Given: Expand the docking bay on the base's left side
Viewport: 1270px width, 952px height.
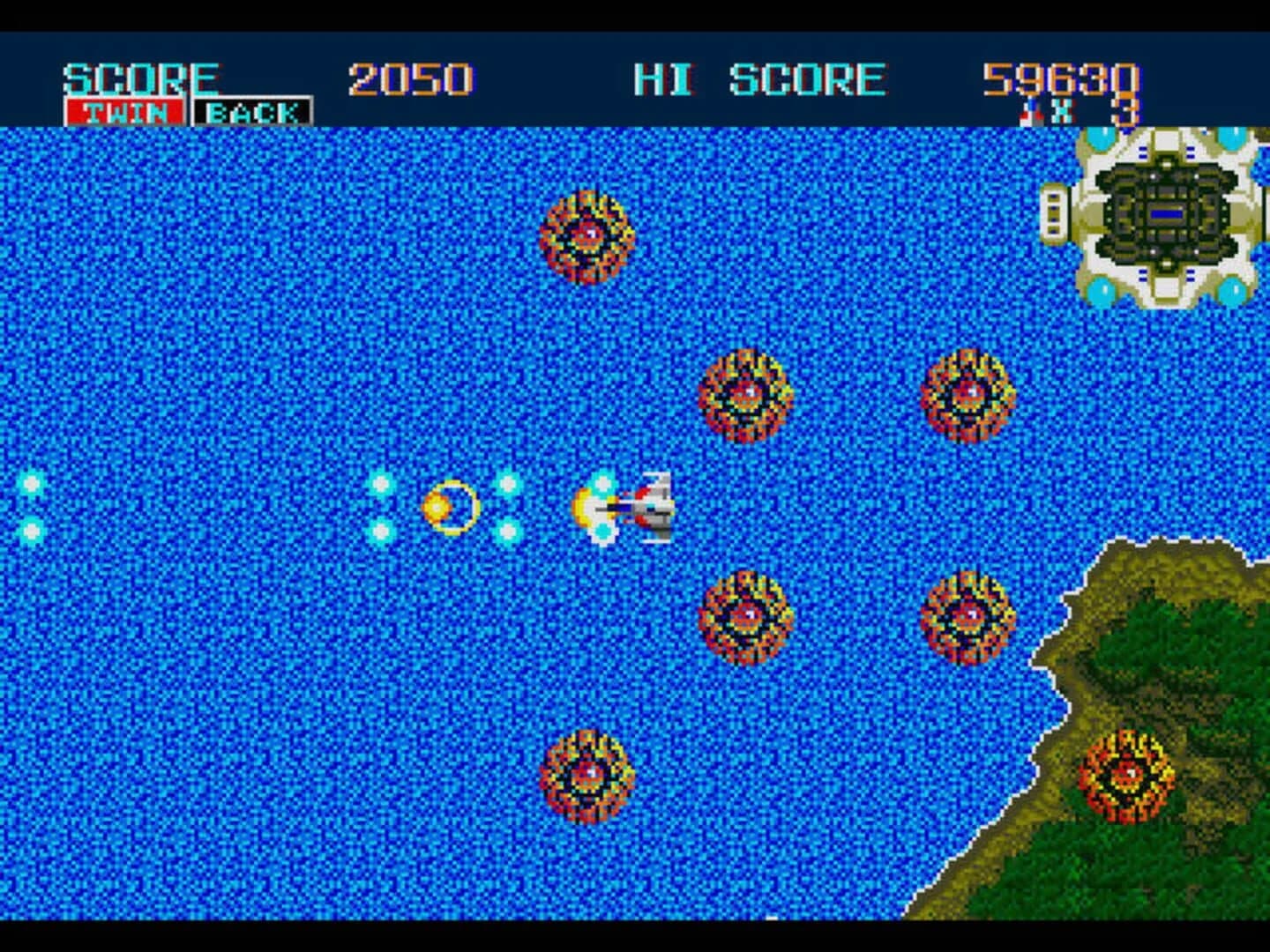Looking at the screenshot, I should [x=1055, y=212].
